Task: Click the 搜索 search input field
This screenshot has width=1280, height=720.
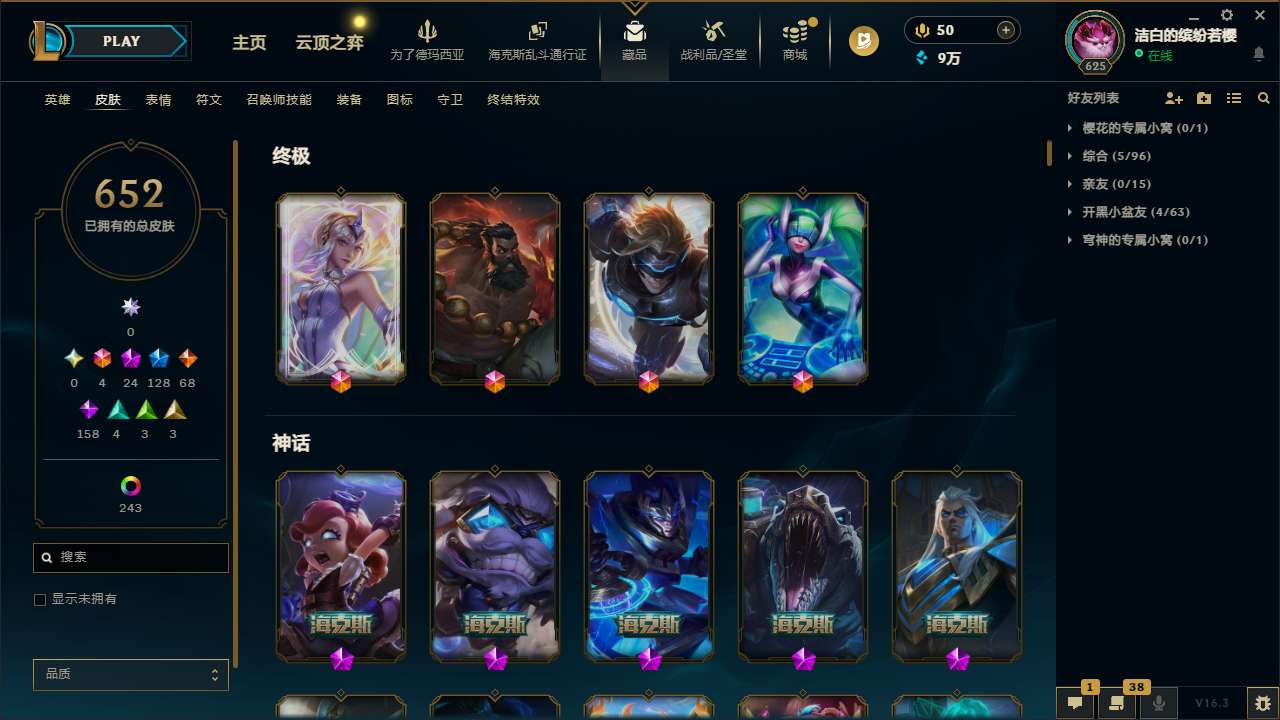Action: (x=130, y=557)
